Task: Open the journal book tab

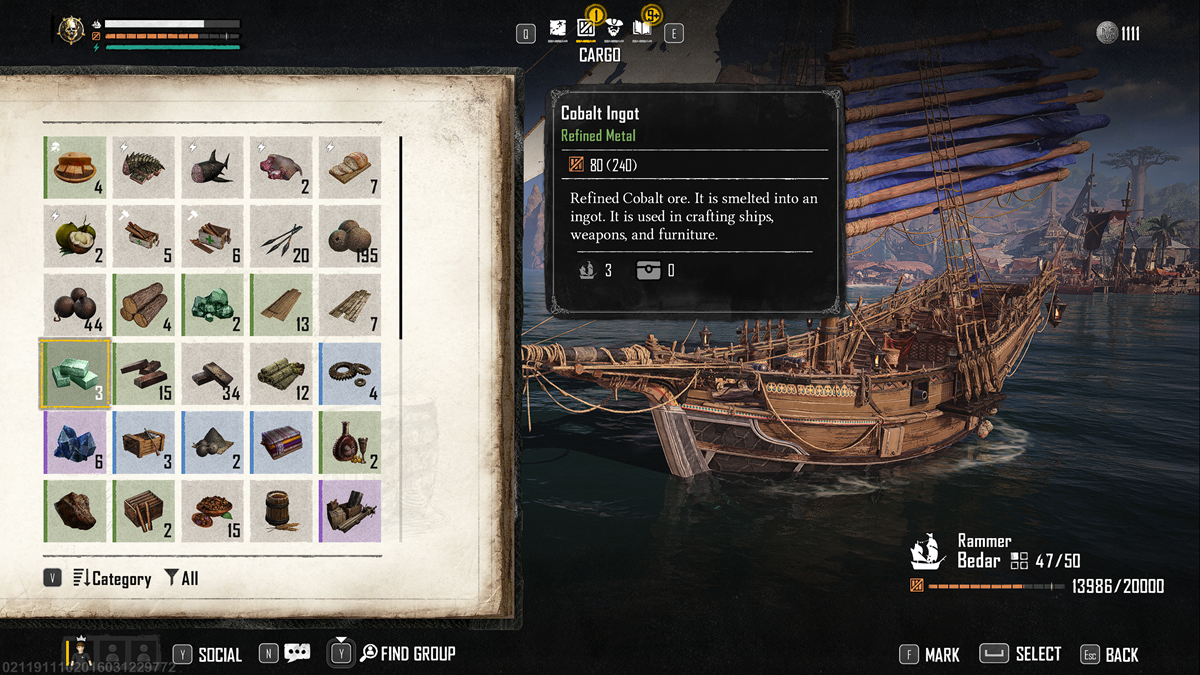Action: [643, 32]
